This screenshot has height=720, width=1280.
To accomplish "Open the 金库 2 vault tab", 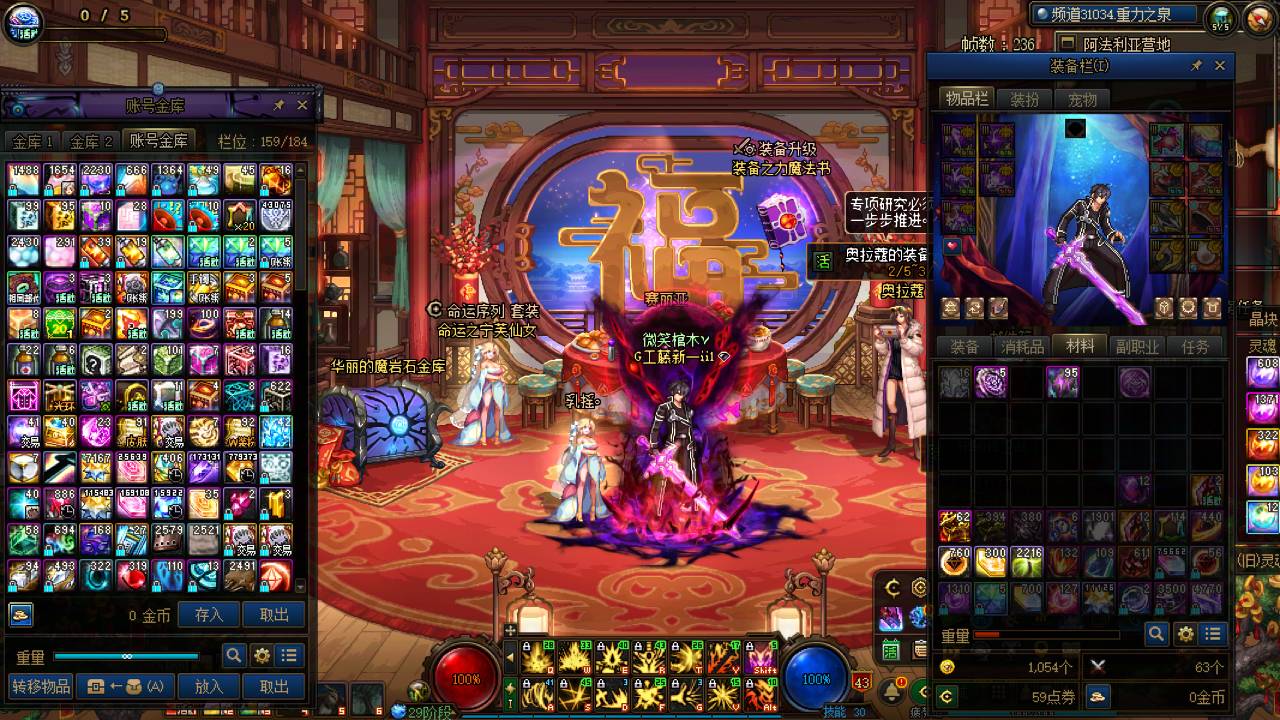I will [90, 142].
